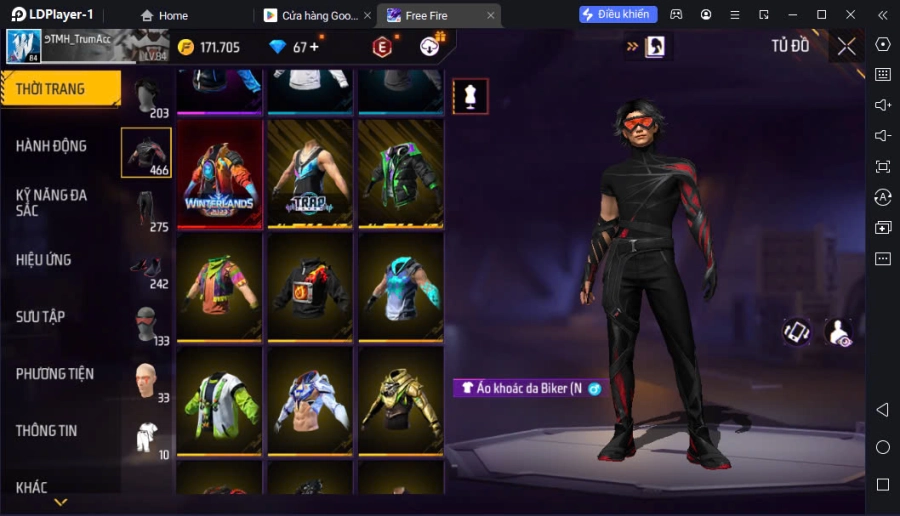Select the TRAP tank top item

click(x=310, y=174)
